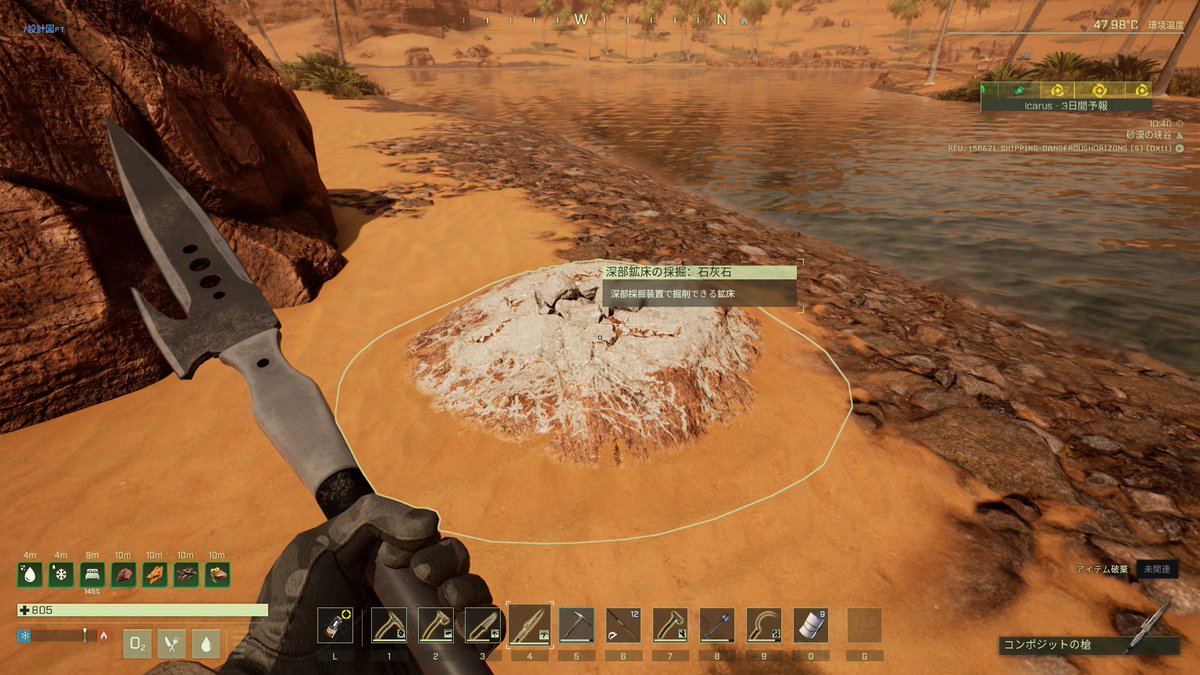
Task: Select the pickaxe in the hotbar
Action: point(576,625)
